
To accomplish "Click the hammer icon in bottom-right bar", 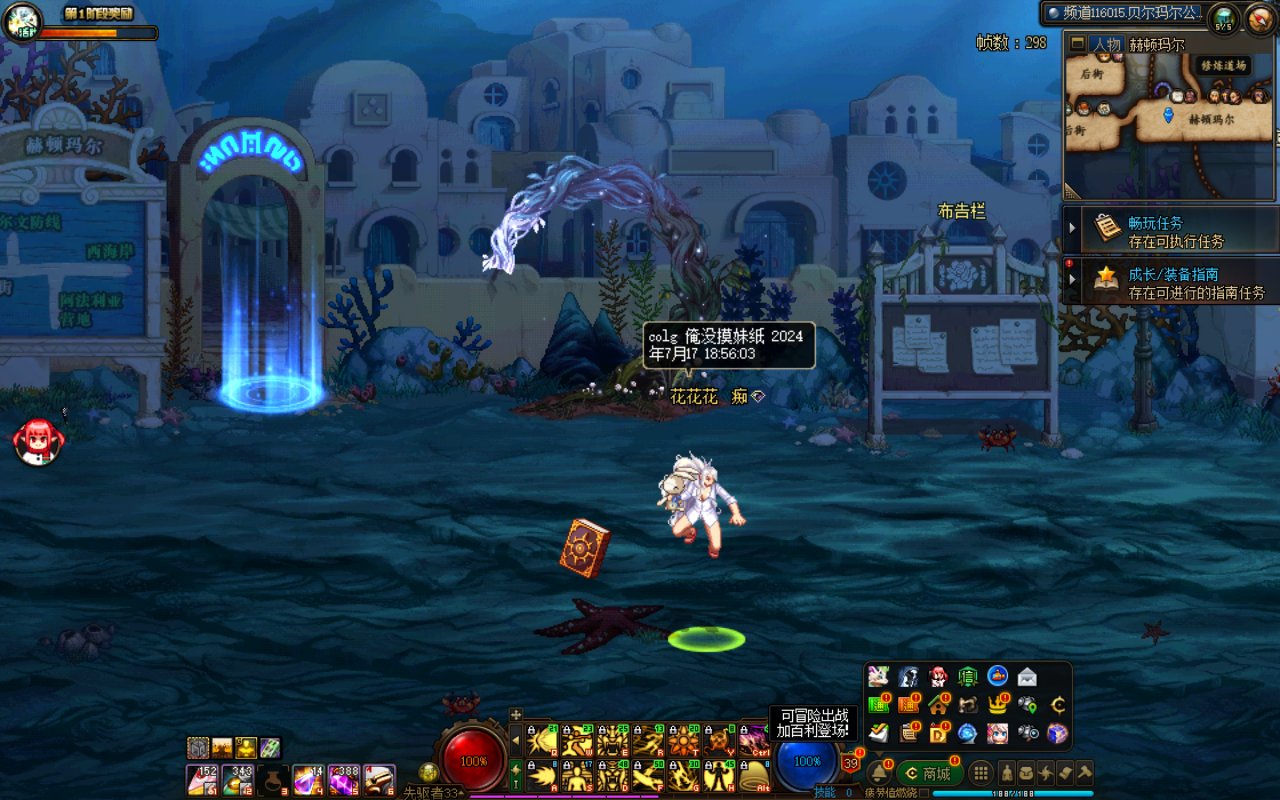I will point(1083,773).
